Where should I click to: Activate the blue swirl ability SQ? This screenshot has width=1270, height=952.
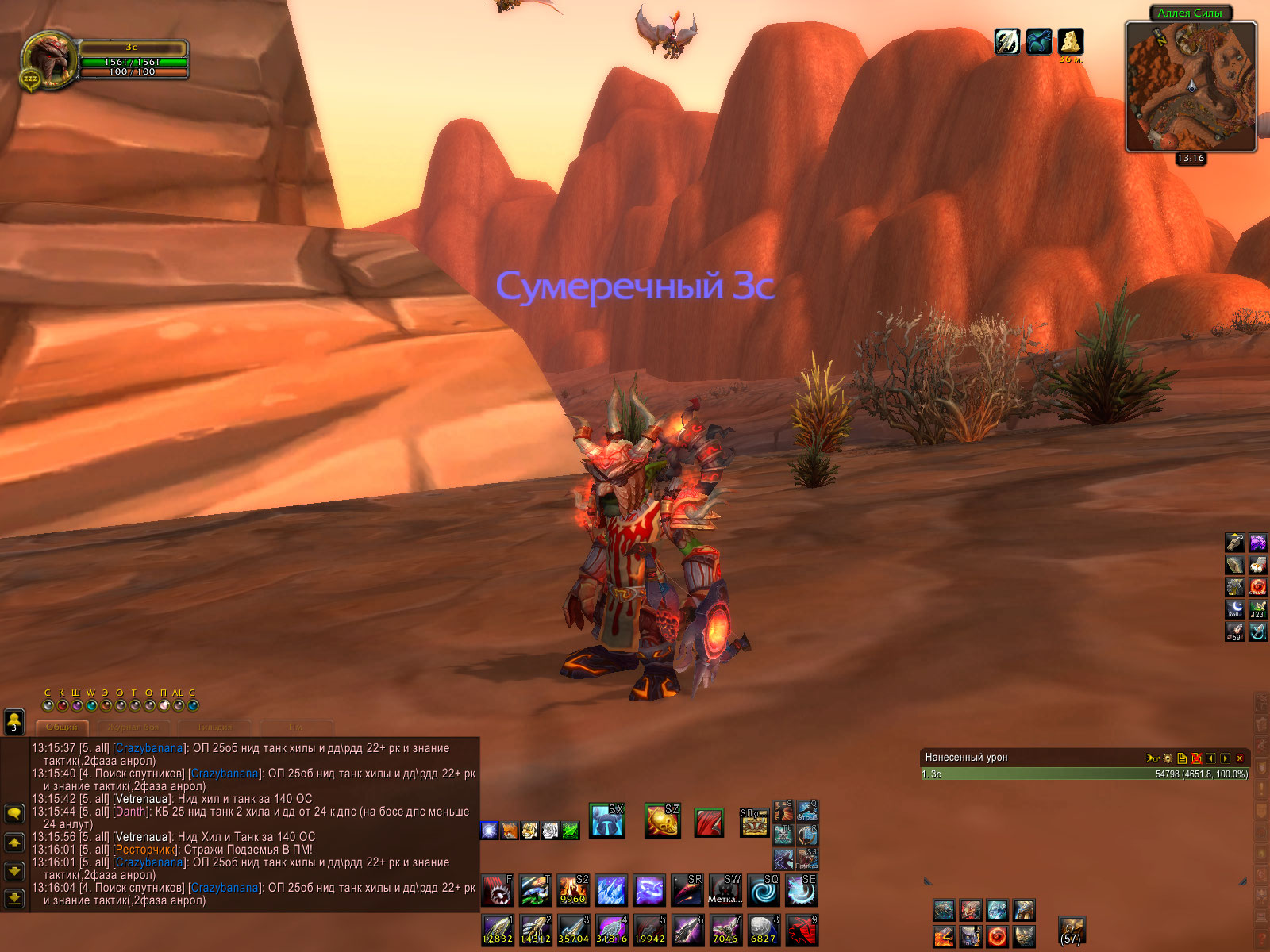click(764, 891)
